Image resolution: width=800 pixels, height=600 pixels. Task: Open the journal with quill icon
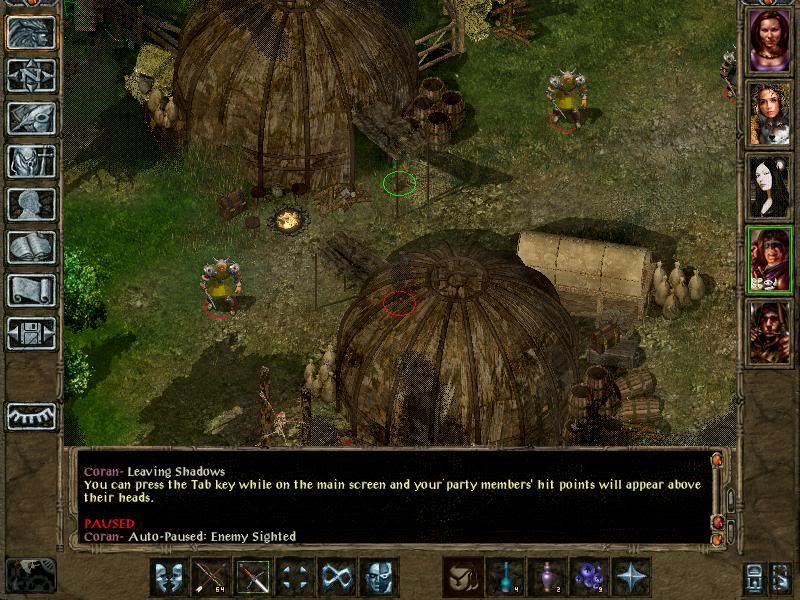coord(31,118)
